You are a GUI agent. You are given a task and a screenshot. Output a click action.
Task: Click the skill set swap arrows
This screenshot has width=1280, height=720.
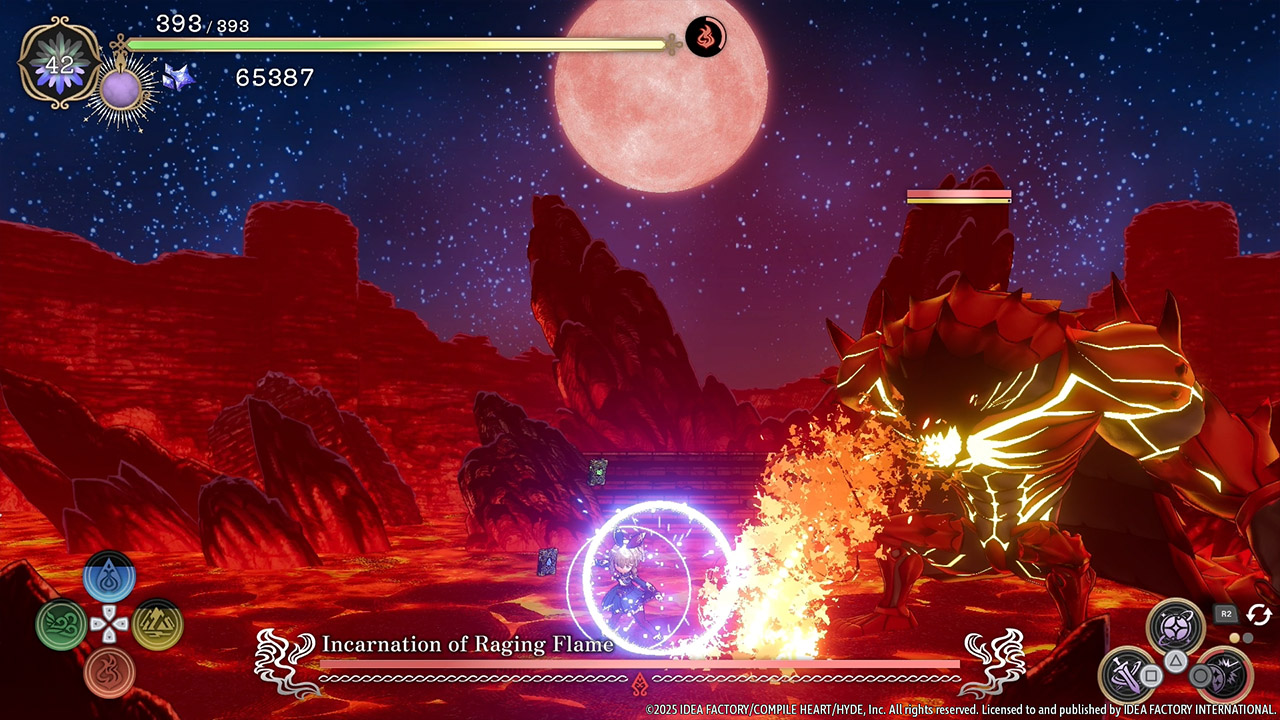[x=1258, y=614]
